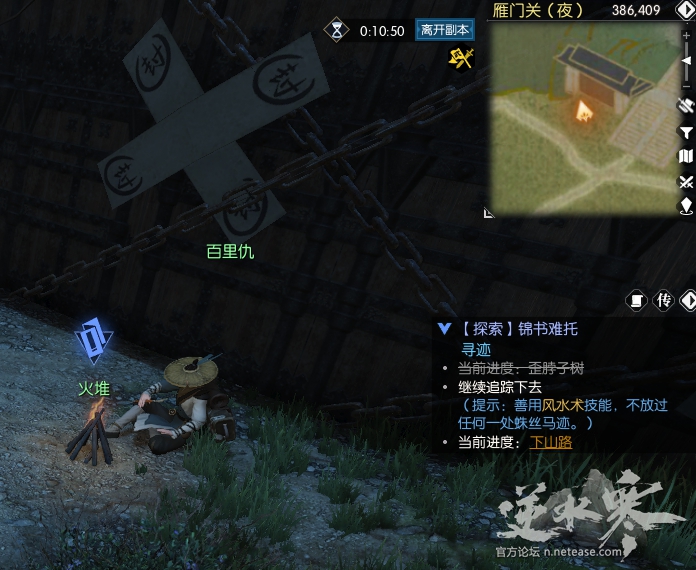Viewport: 696px width, 570px height.
Task: Open the quest scroll icon above tracker
Action: [x=636, y=300]
